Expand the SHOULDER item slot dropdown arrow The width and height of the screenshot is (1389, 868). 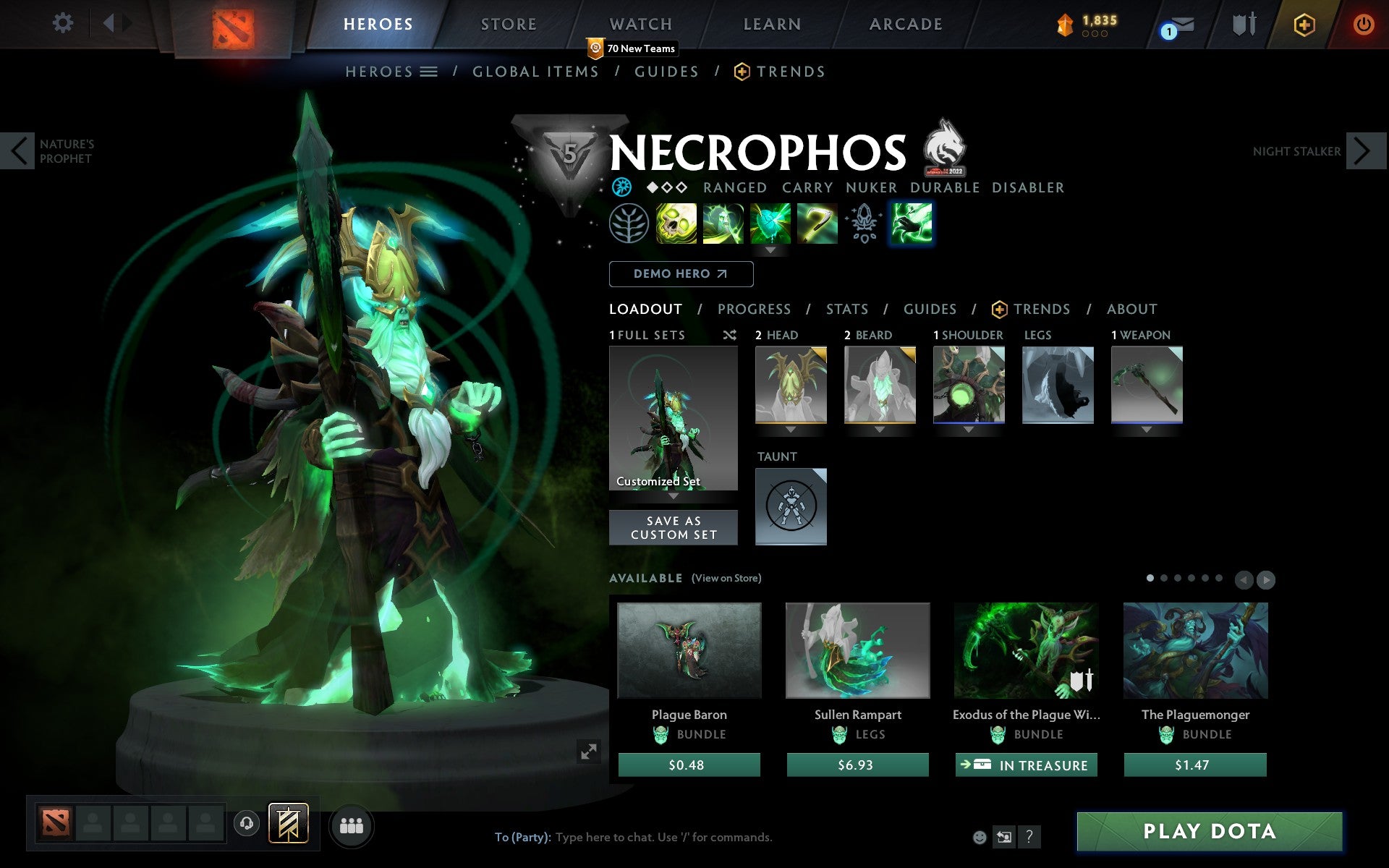coord(969,429)
